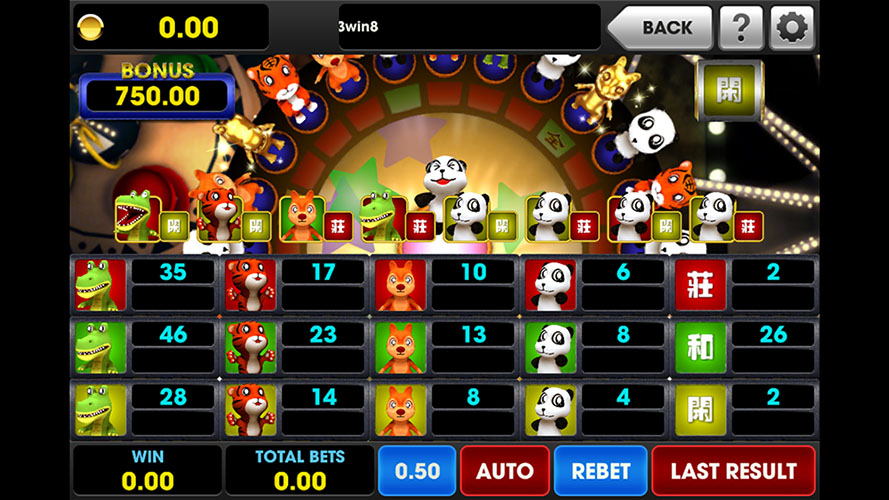Choose the red panda tile paying 6
Viewport: 889px width, 500px height.
(551, 285)
